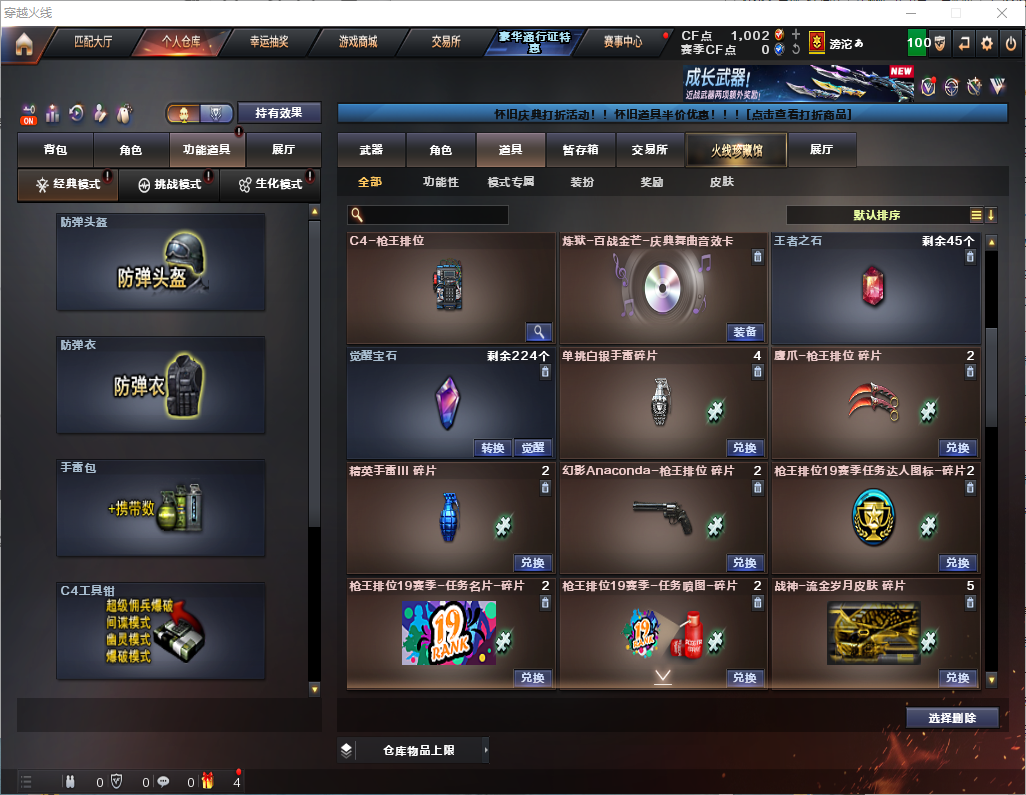The width and height of the screenshot is (1026, 795).
Task: Open the 武器 warehouse tab
Action: (371, 150)
